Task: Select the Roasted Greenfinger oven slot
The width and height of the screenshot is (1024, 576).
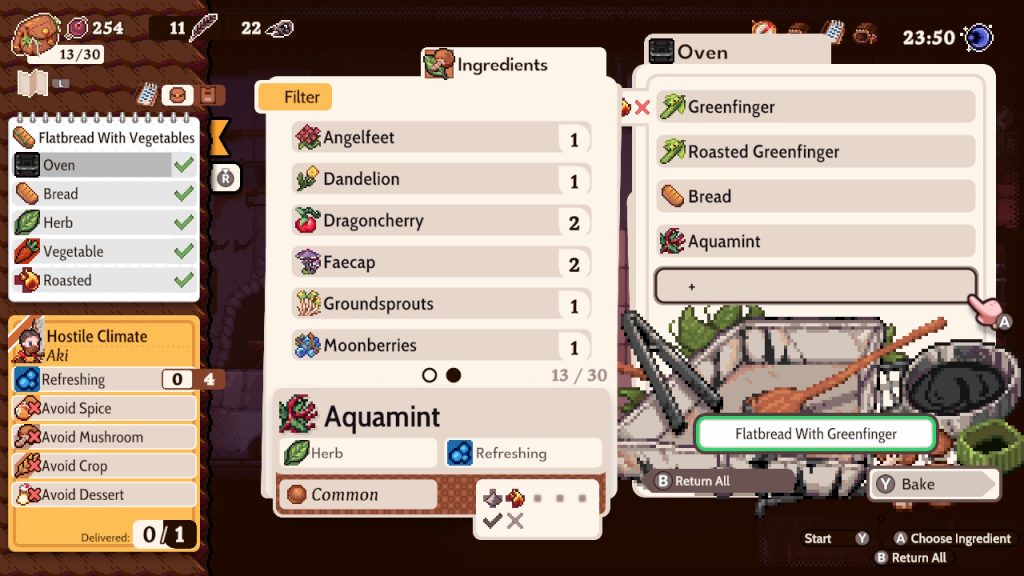Action: click(815, 152)
